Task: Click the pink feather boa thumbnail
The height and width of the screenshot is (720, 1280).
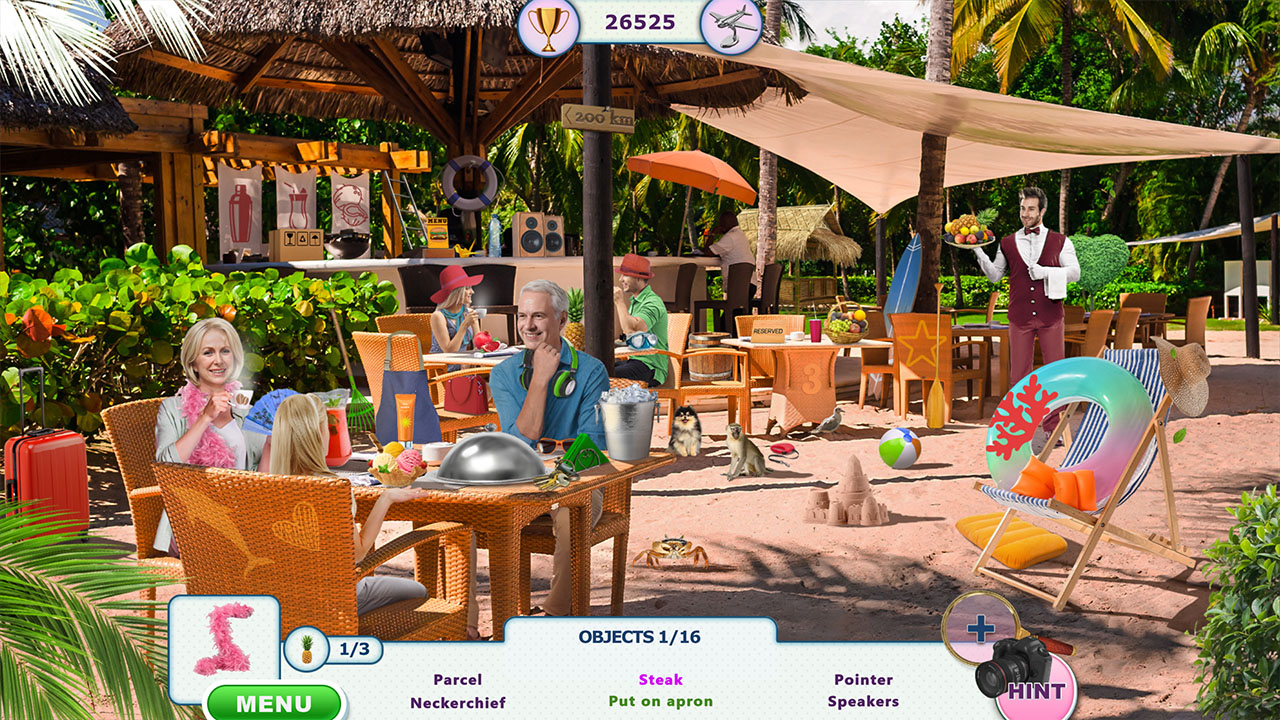Action: point(227,639)
